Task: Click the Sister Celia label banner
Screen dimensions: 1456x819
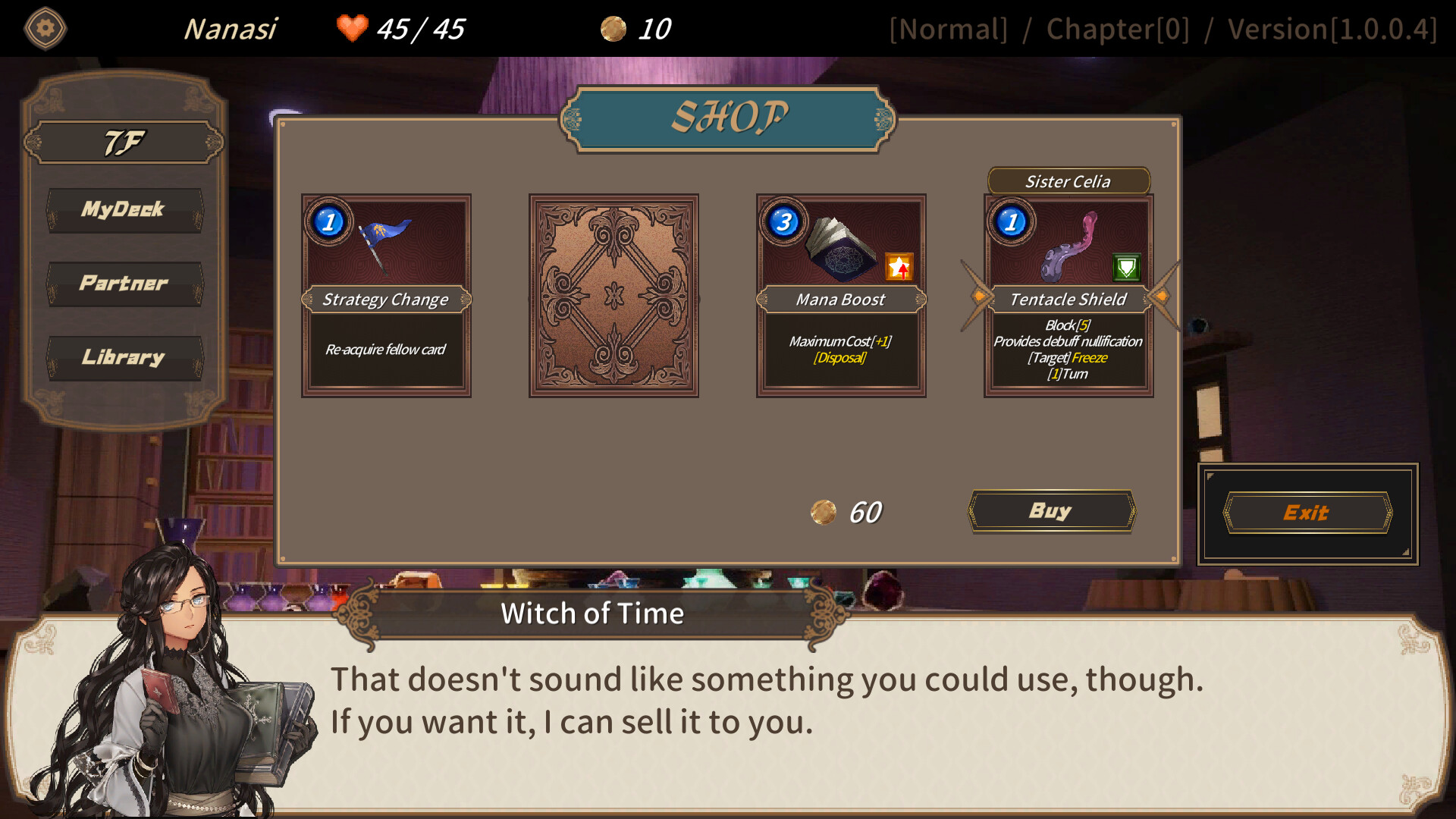Action: pos(1068,181)
